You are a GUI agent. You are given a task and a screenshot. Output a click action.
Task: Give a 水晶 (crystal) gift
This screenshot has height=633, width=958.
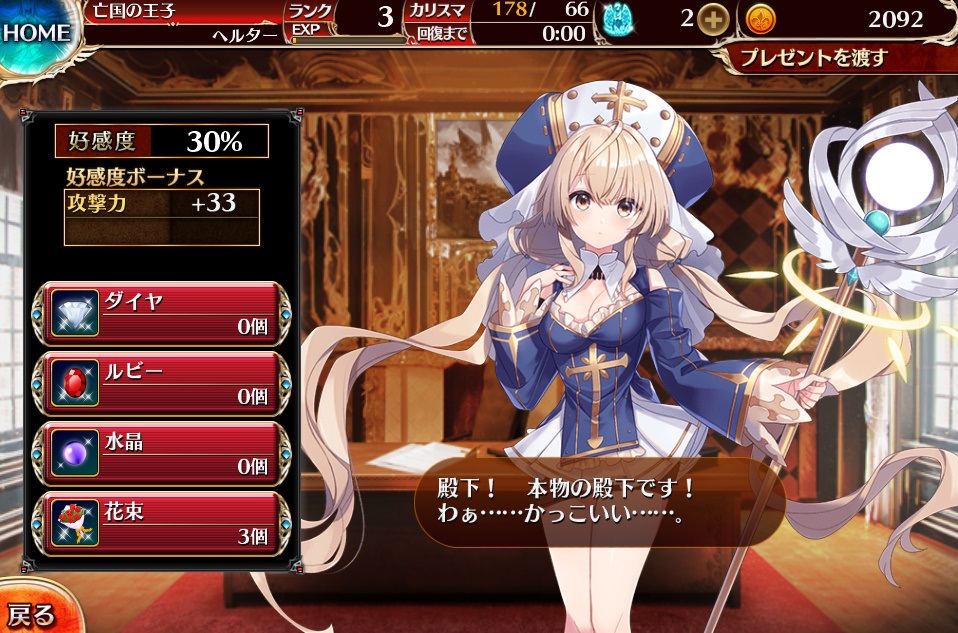(x=163, y=454)
